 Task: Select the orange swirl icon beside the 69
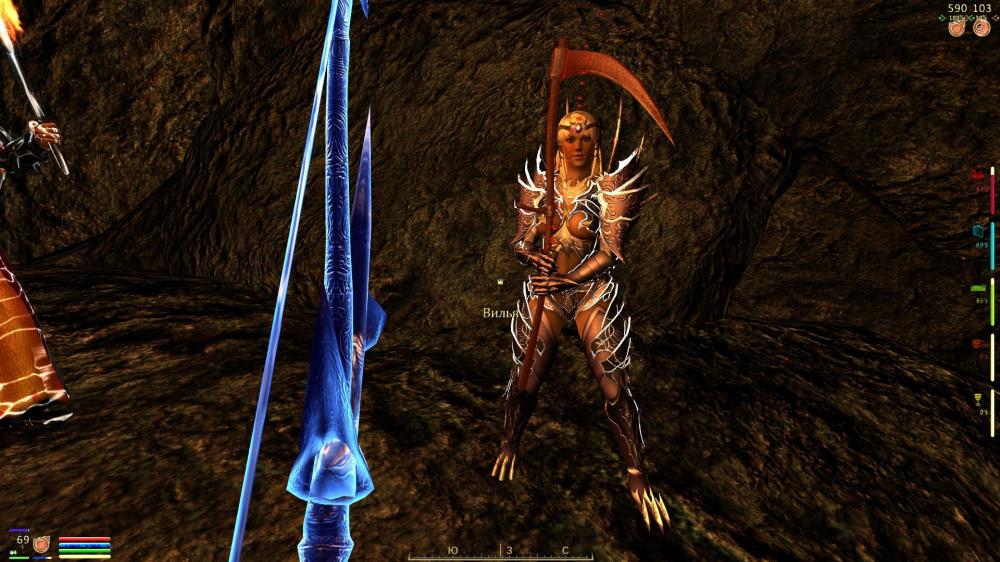[42, 544]
